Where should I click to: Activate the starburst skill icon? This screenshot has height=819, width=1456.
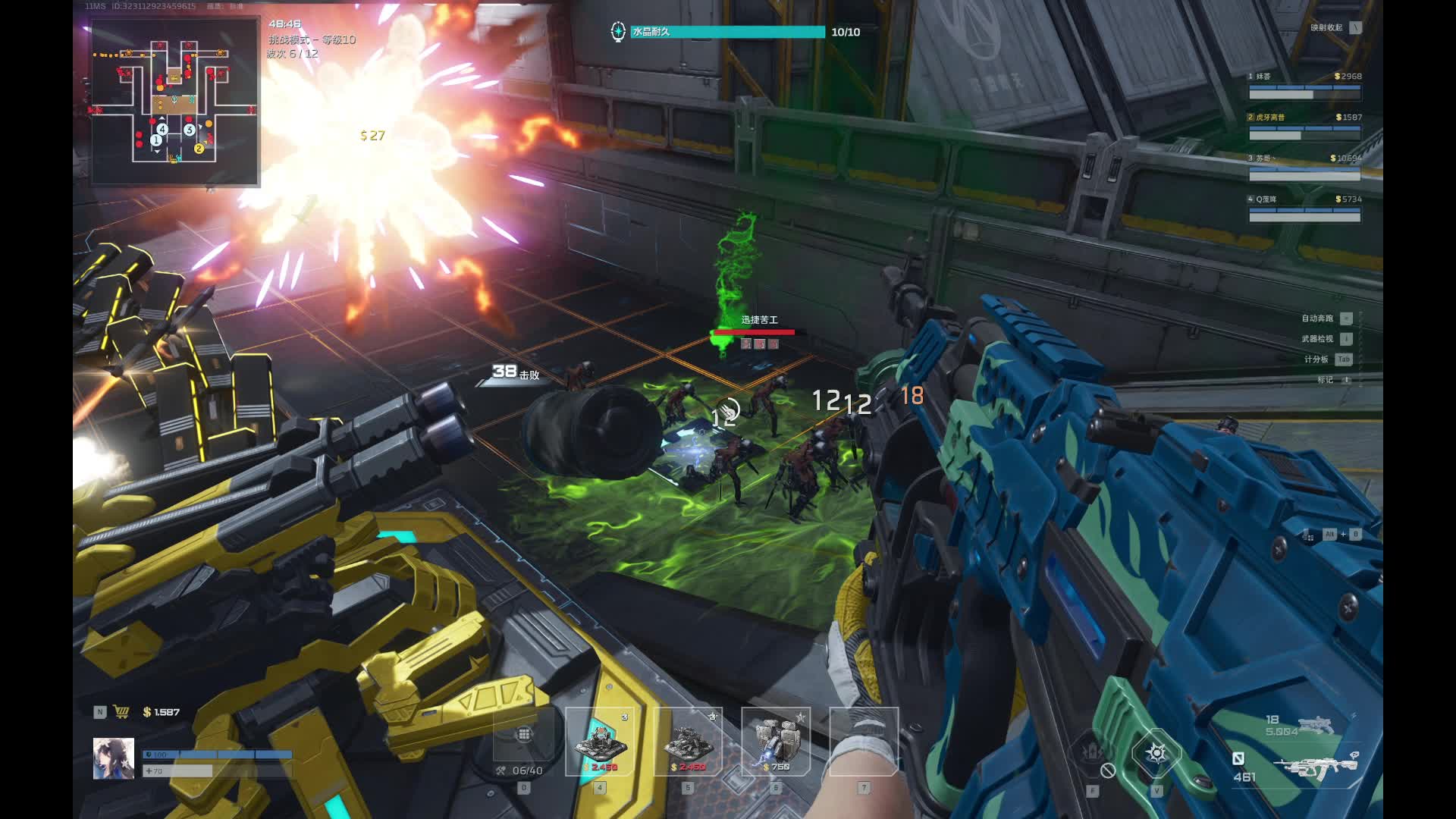(1156, 753)
